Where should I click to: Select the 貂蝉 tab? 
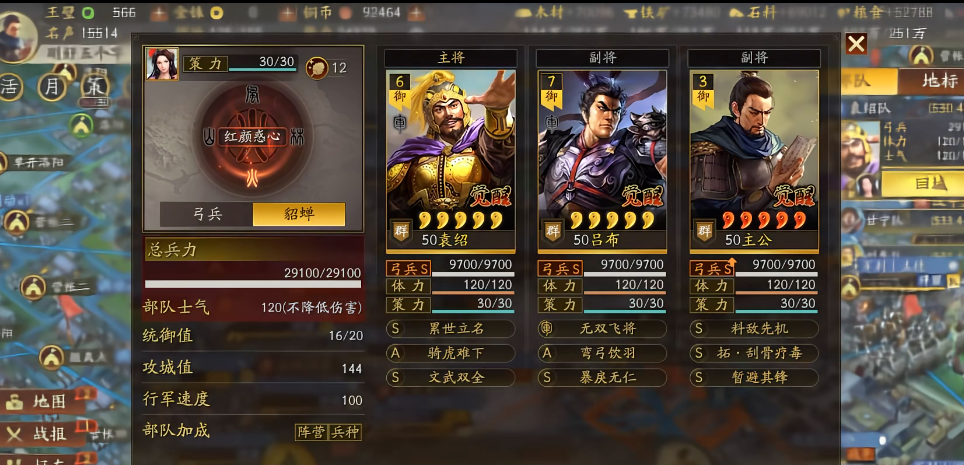pos(299,214)
